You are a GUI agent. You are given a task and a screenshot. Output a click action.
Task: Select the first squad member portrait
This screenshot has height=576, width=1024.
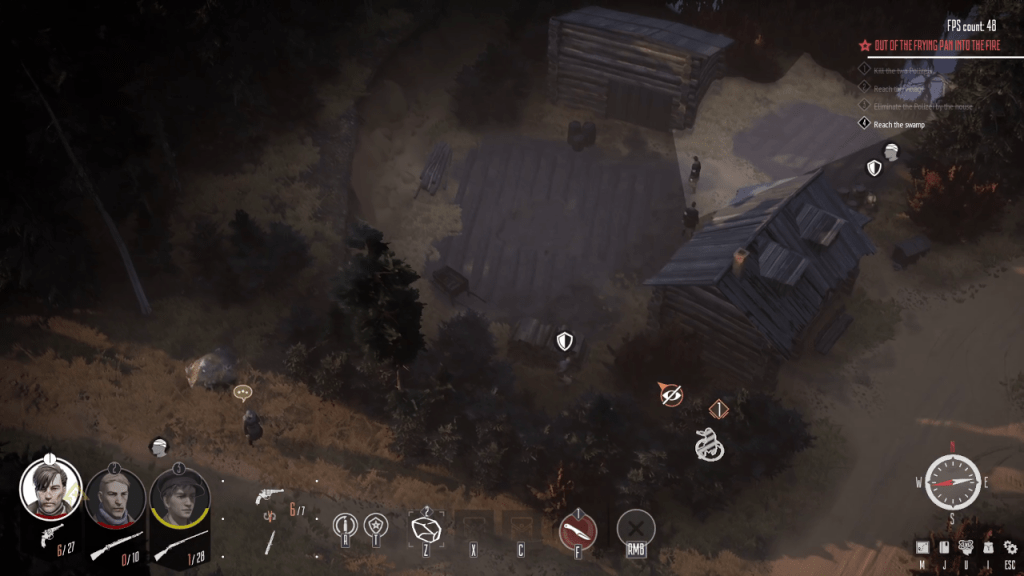(x=51, y=487)
